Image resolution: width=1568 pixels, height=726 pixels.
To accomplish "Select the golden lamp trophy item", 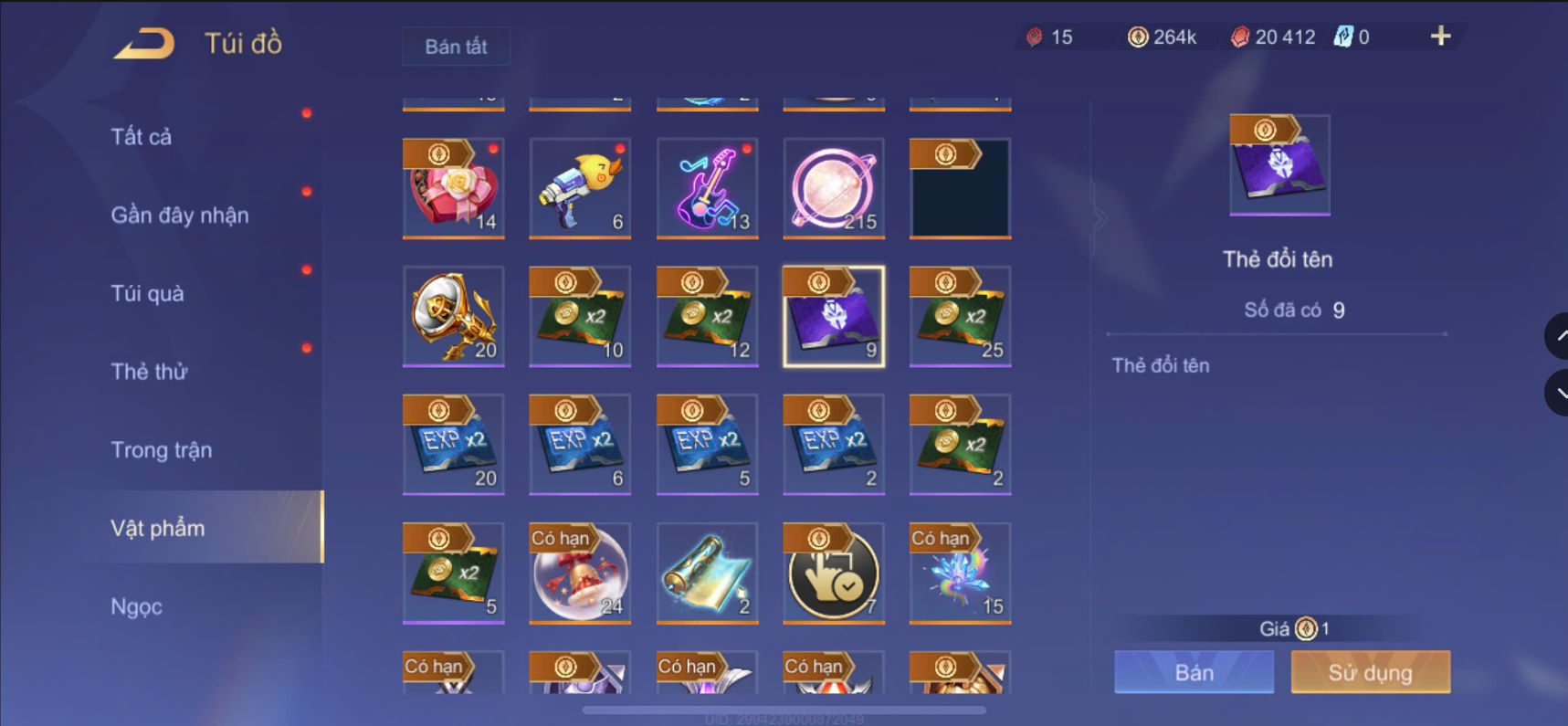I will 453,317.
